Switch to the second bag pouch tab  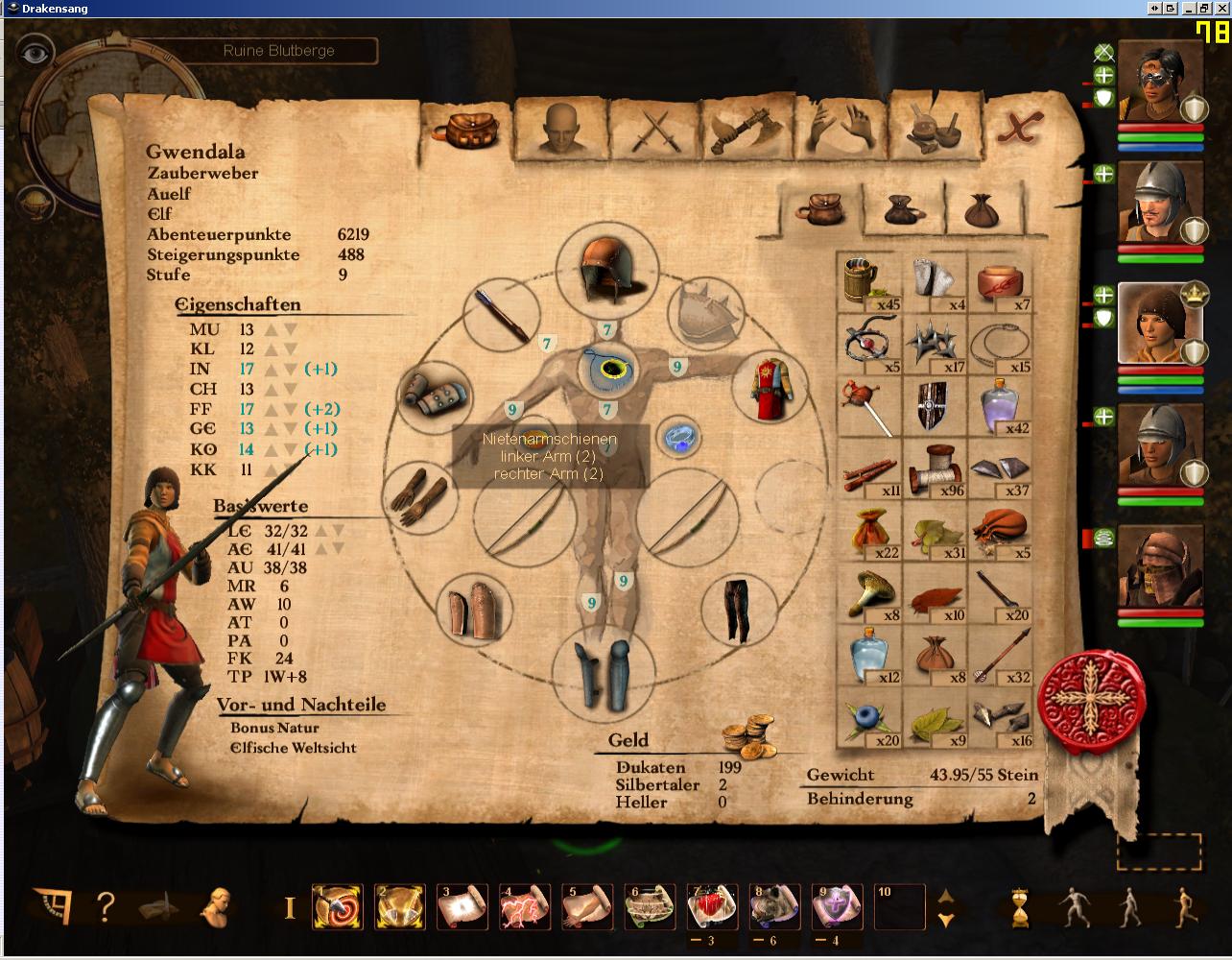click(903, 208)
